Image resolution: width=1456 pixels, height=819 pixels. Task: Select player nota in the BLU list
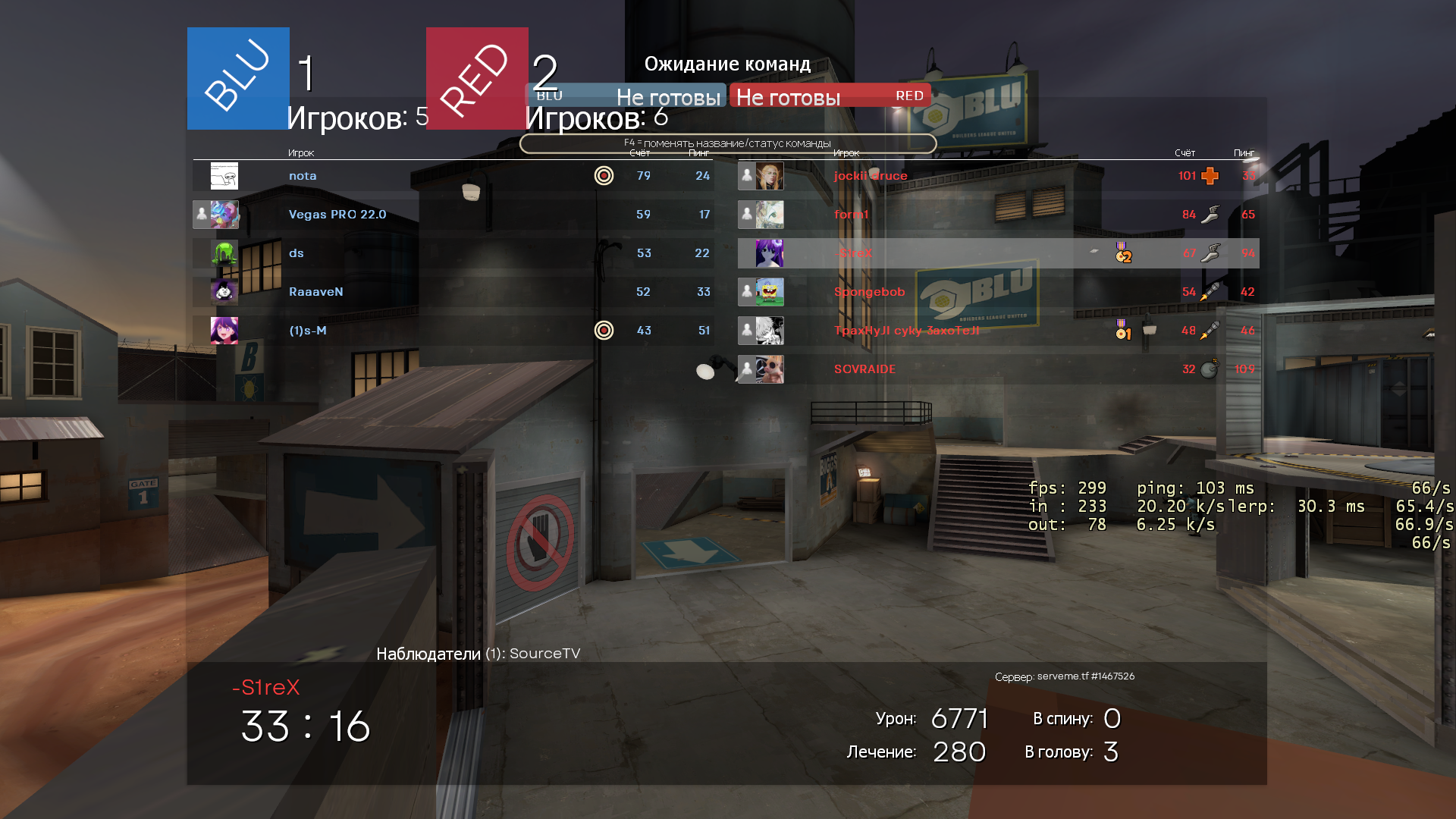(x=303, y=176)
